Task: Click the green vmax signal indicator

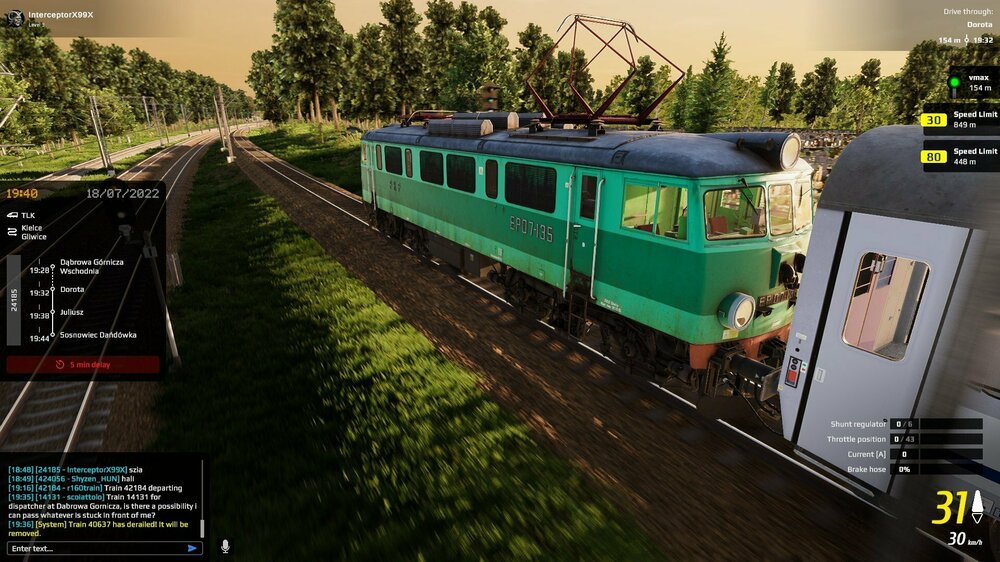Action: point(954,82)
